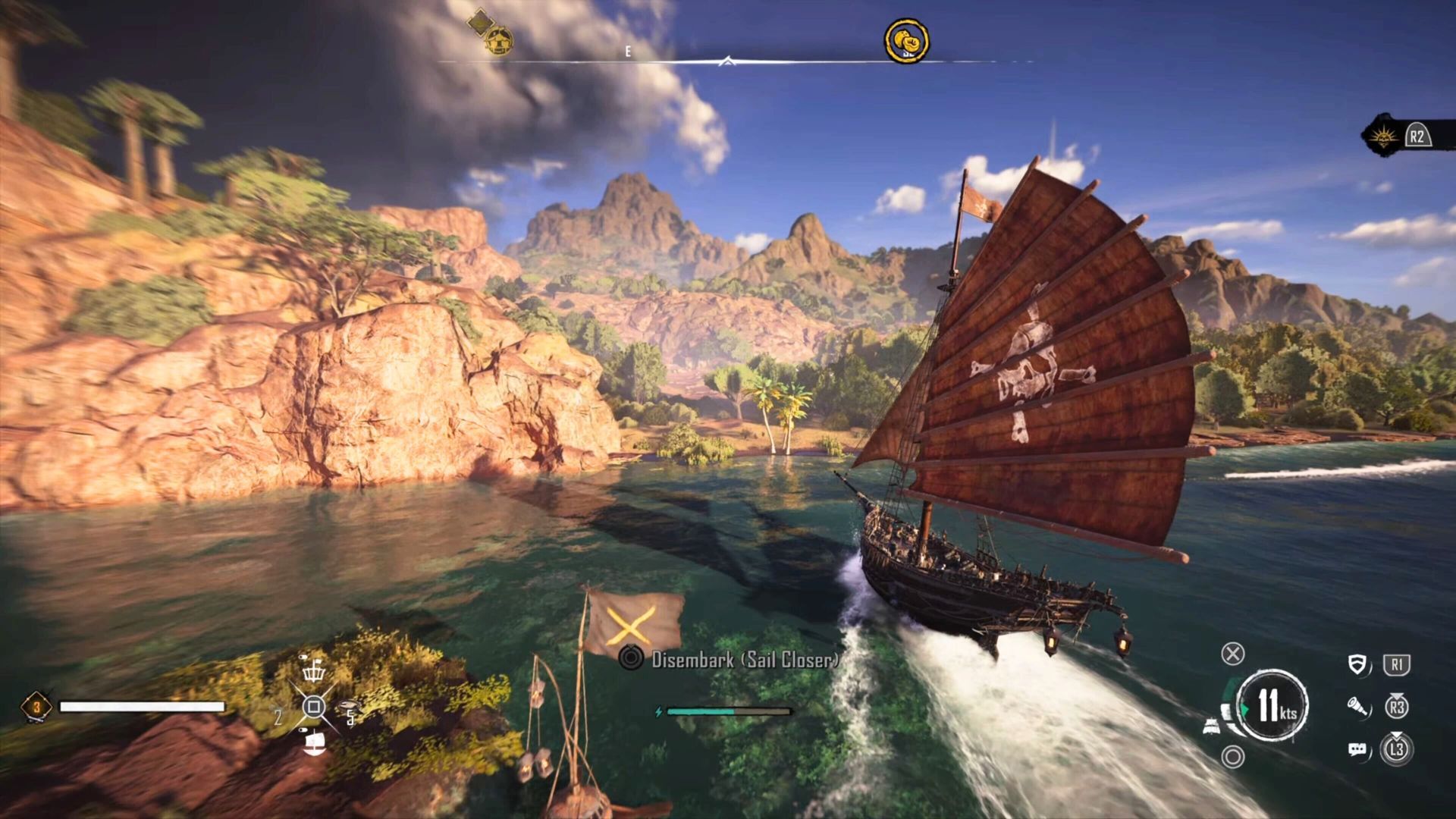The width and height of the screenshot is (1456, 819).
Task: Click the X button prompt bottom right
Action: pyautogui.click(x=1232, y=655)
